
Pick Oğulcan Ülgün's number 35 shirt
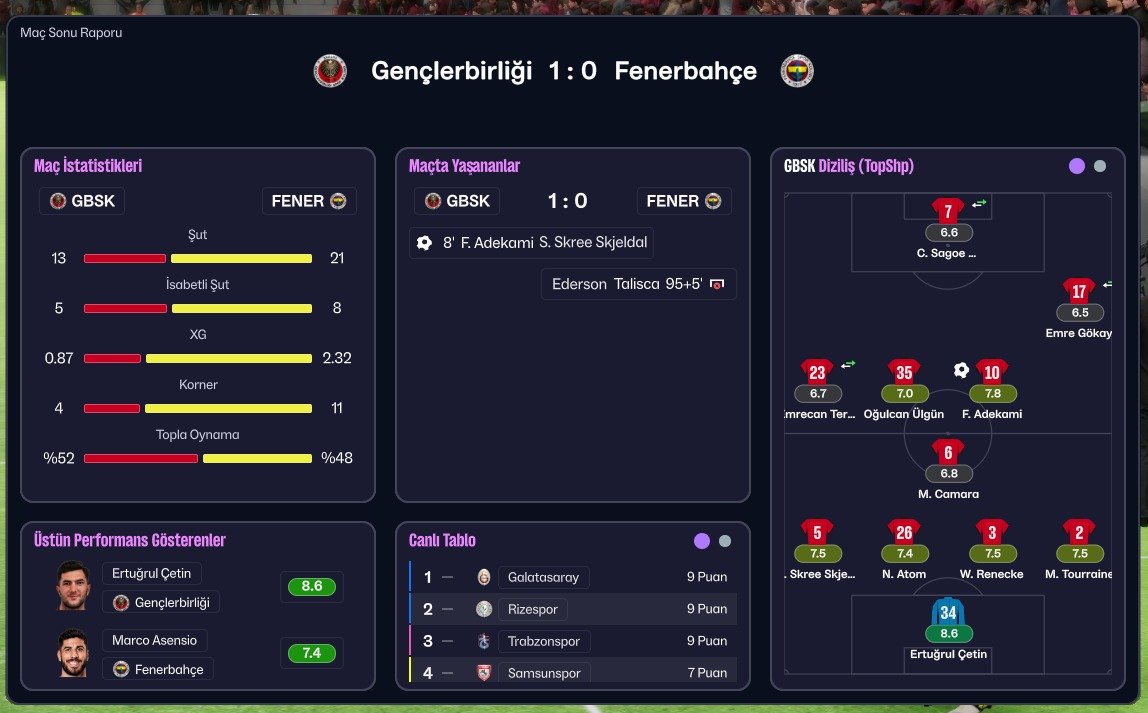tap(904, 373)
